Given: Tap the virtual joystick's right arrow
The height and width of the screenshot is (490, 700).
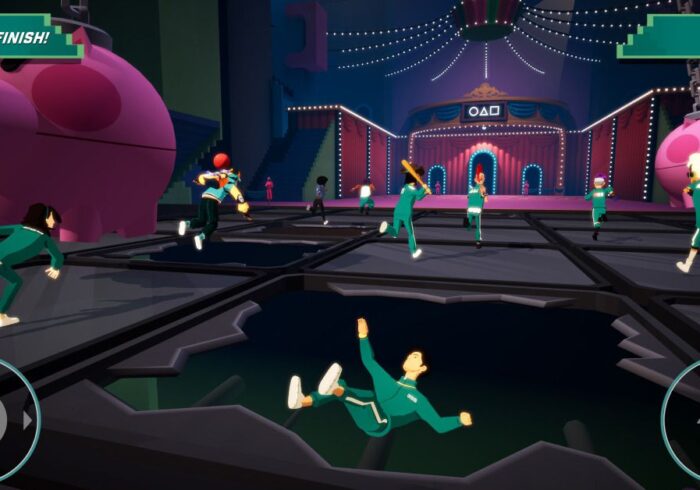Looking at the screenshot, I should tap(27, 420).
